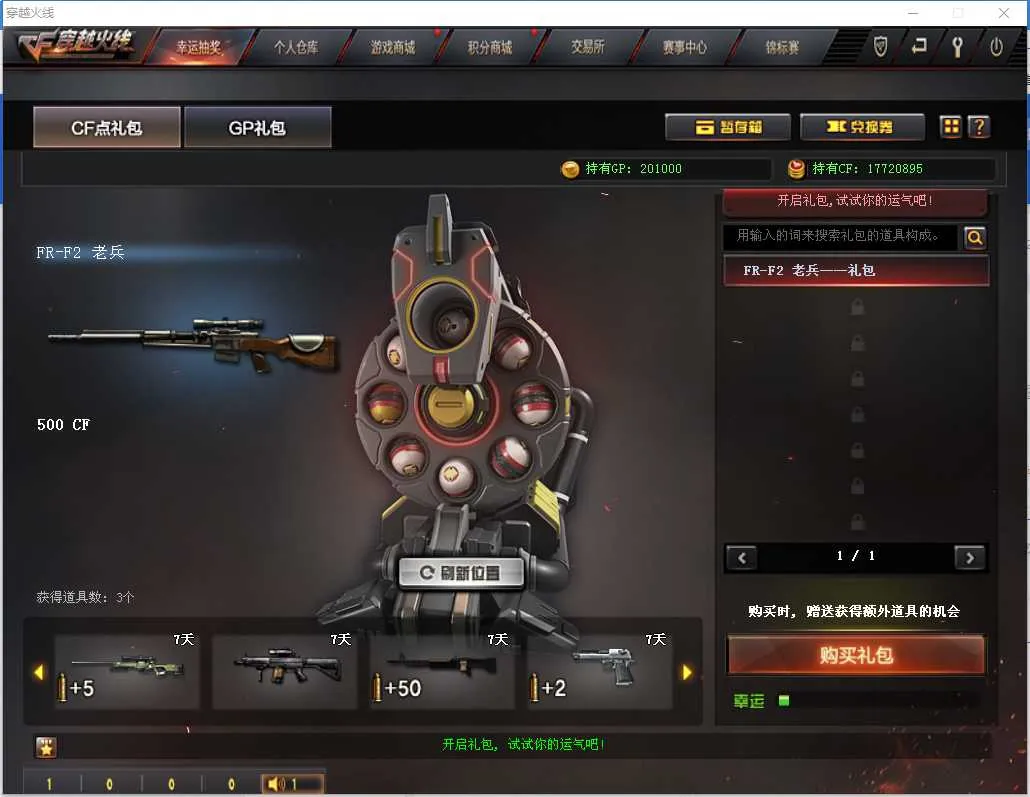This screenshot has width=1030, height=797.
Task: Show help with the question mark button
Action: pyautogui.click(x=980, y=127)
